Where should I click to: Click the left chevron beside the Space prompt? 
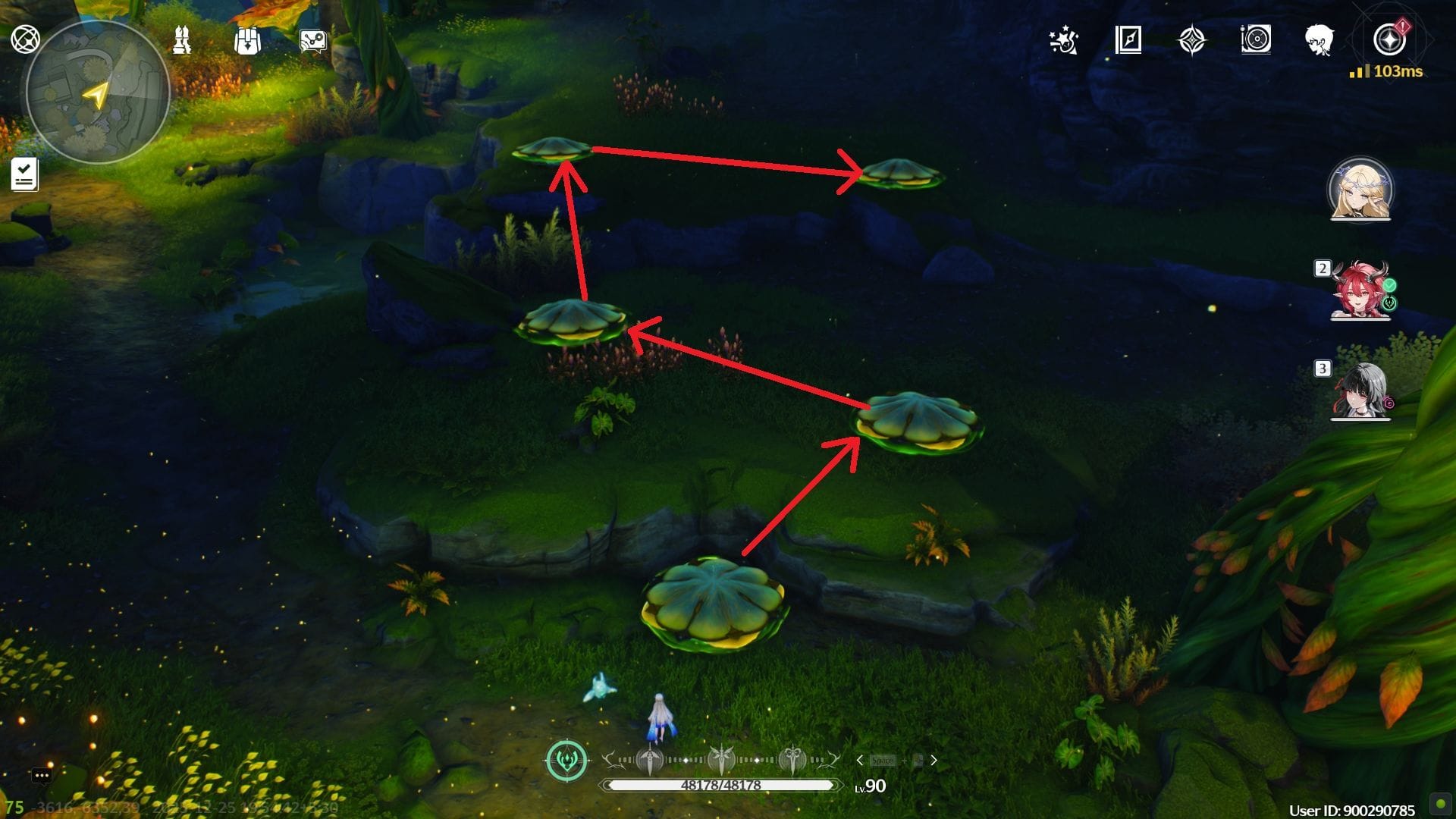click(x=860, y=758)
